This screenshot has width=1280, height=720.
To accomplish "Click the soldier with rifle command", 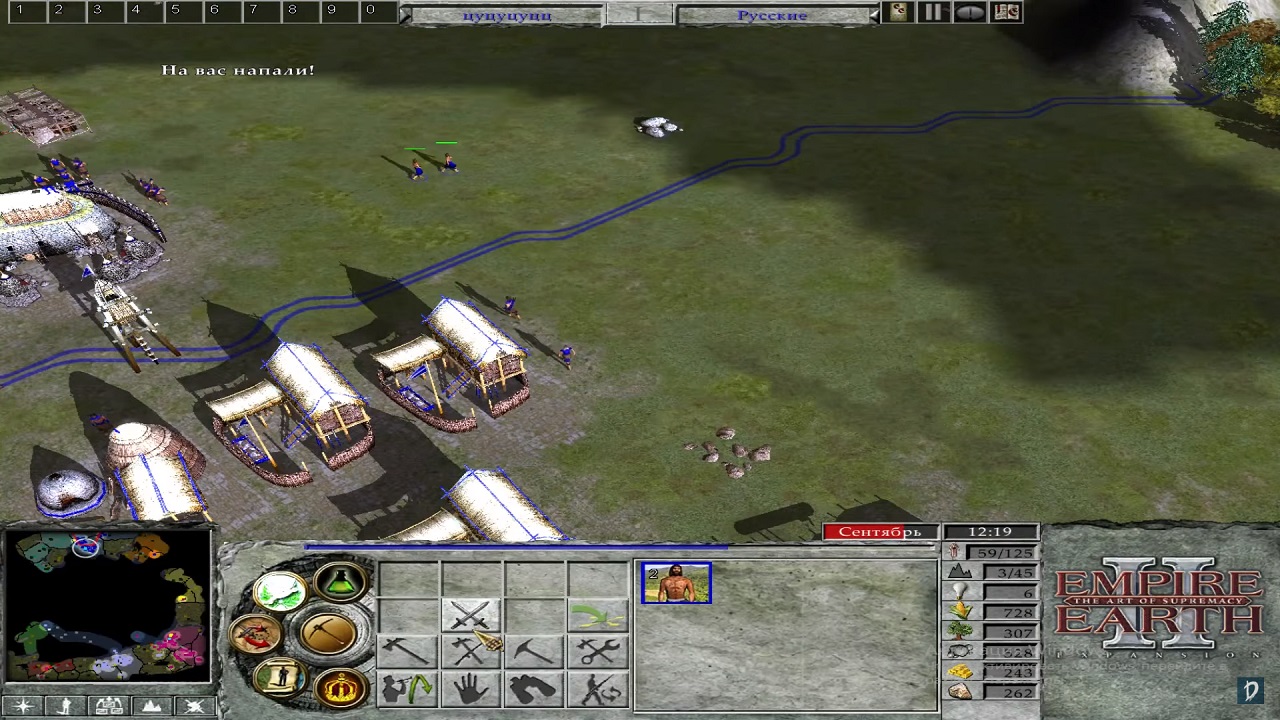I will coord(598,689).
